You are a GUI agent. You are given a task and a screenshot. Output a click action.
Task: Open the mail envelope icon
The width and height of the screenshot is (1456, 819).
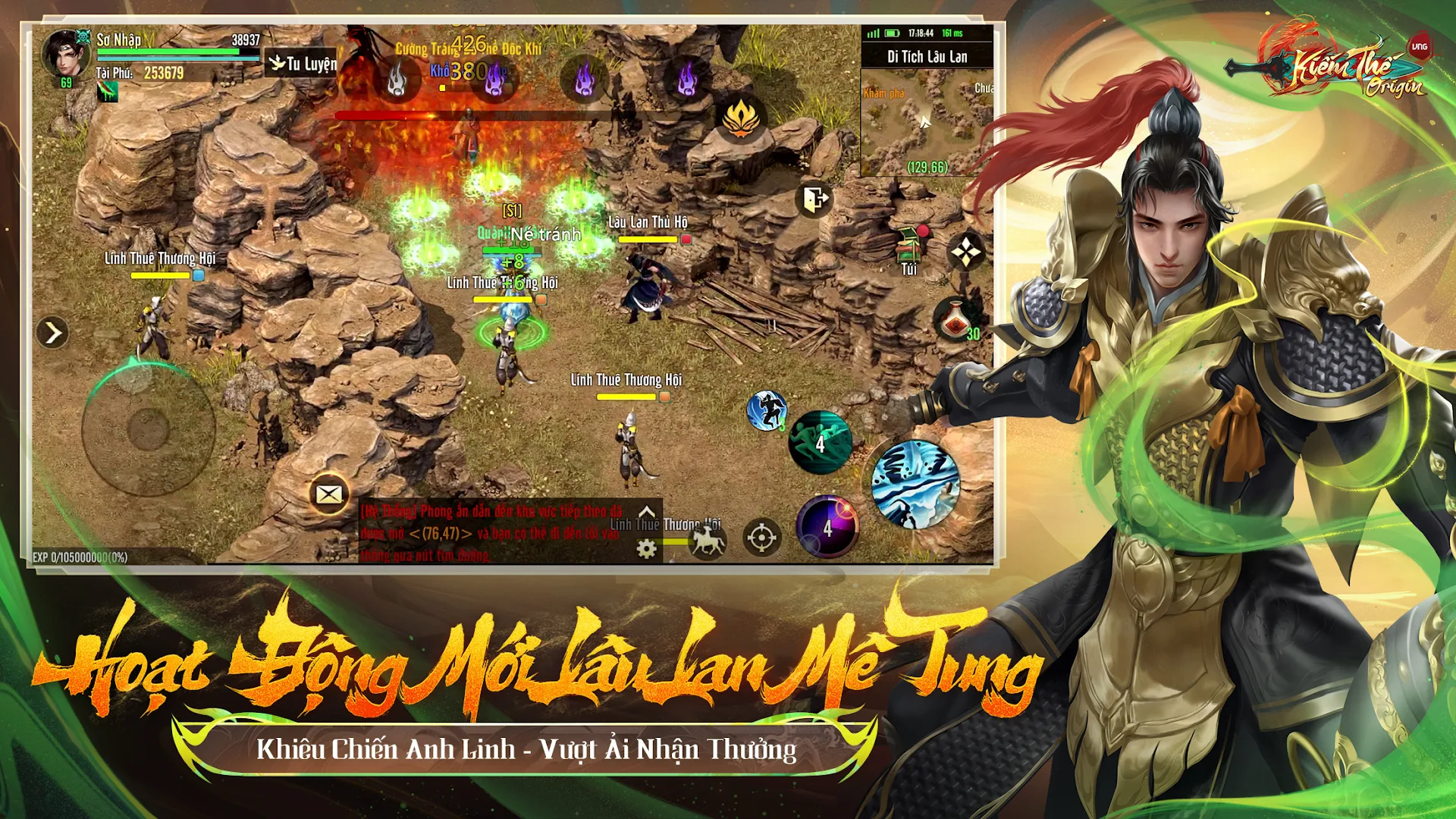point(328,494)
